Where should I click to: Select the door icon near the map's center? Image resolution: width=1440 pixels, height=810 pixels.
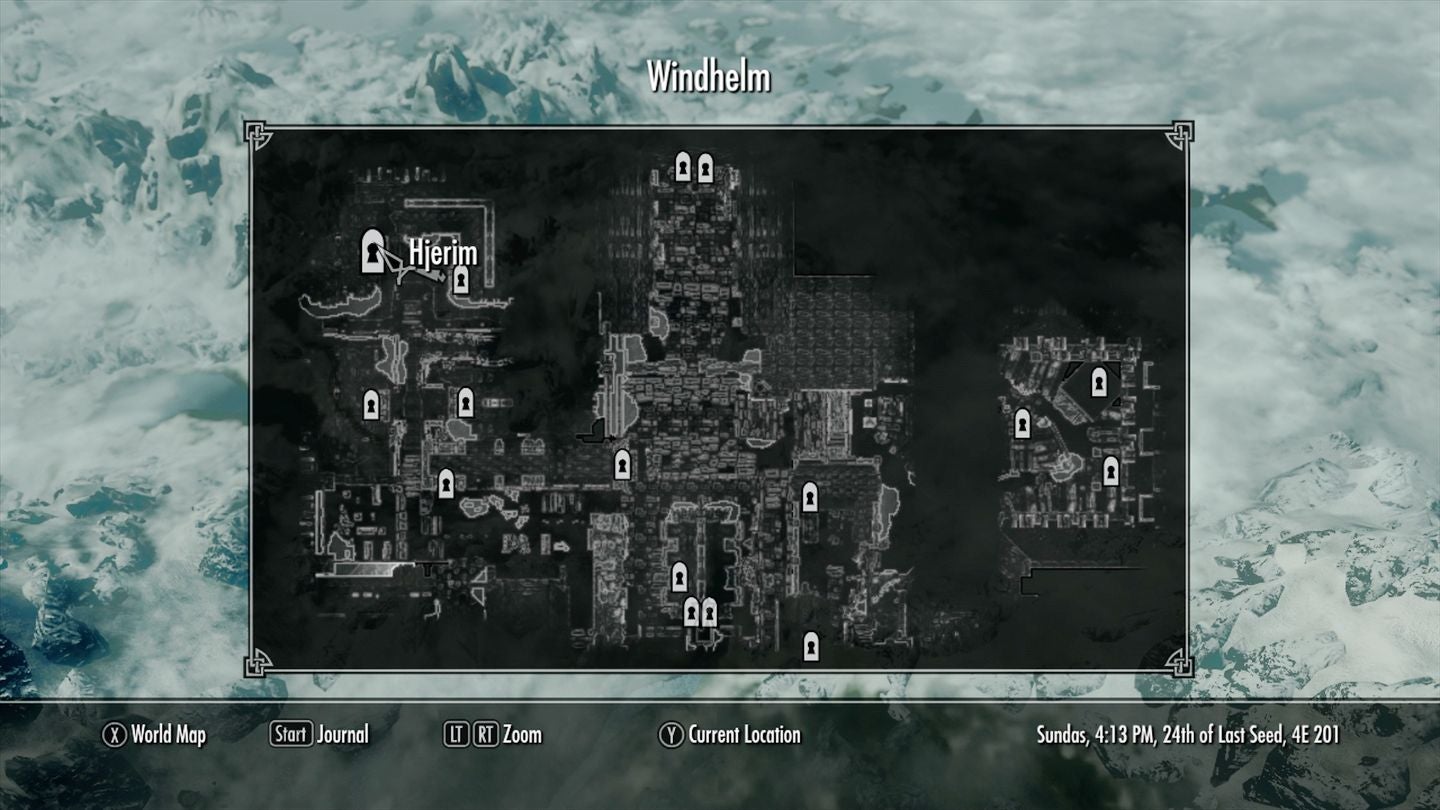[x=620, y=466]
